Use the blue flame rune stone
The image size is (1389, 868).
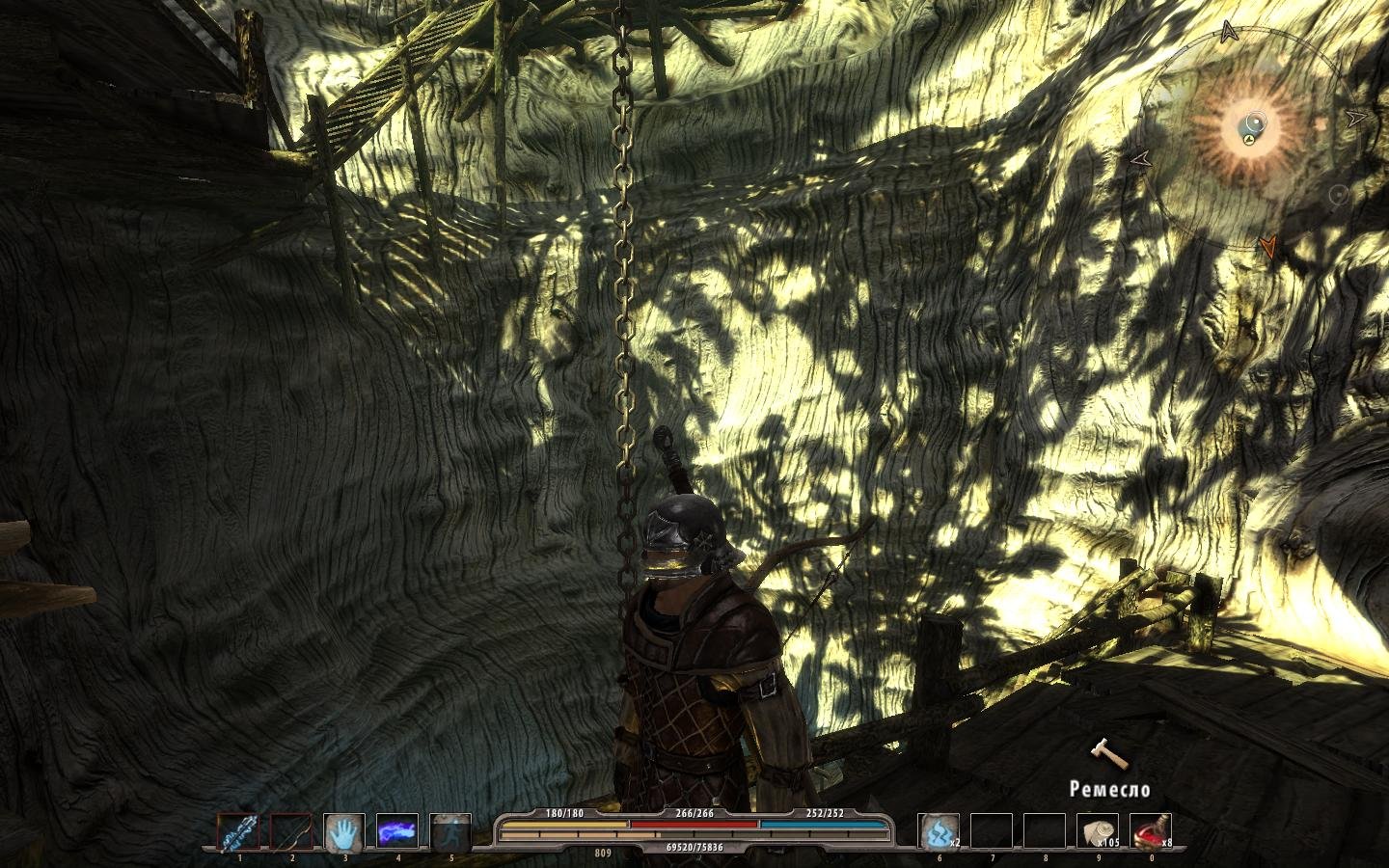[939, 831]
